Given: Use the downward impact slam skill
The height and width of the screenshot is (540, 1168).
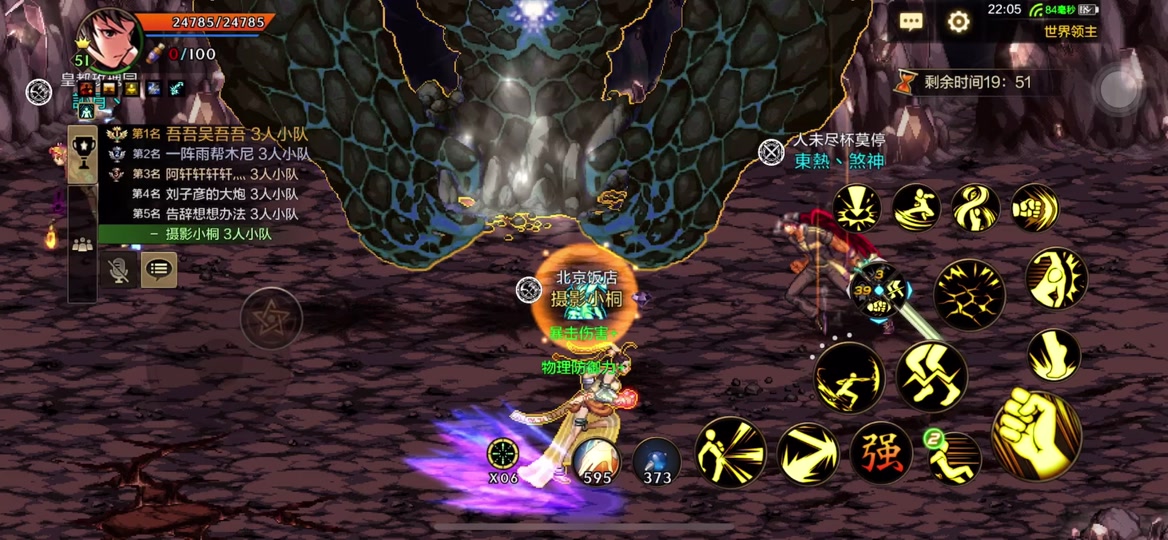Looking at the screenshot, I should pos(857,208).
